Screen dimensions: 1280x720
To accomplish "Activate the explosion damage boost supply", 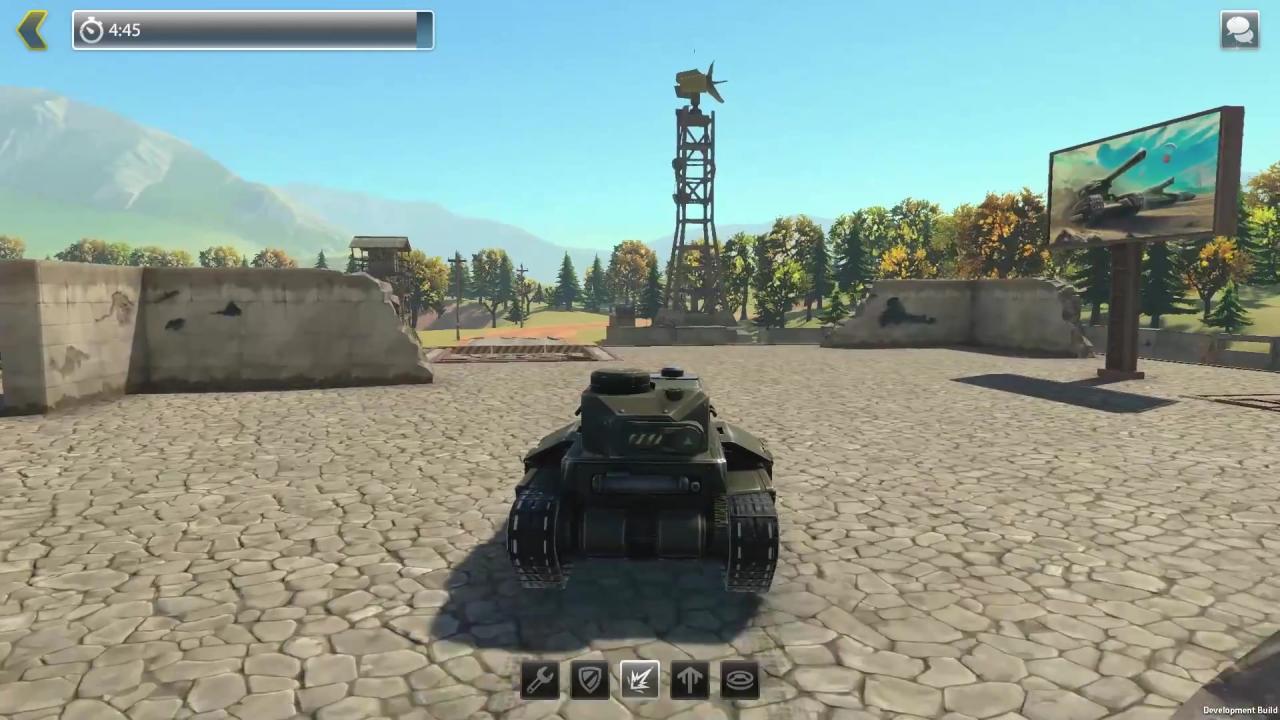I will 640,680.
